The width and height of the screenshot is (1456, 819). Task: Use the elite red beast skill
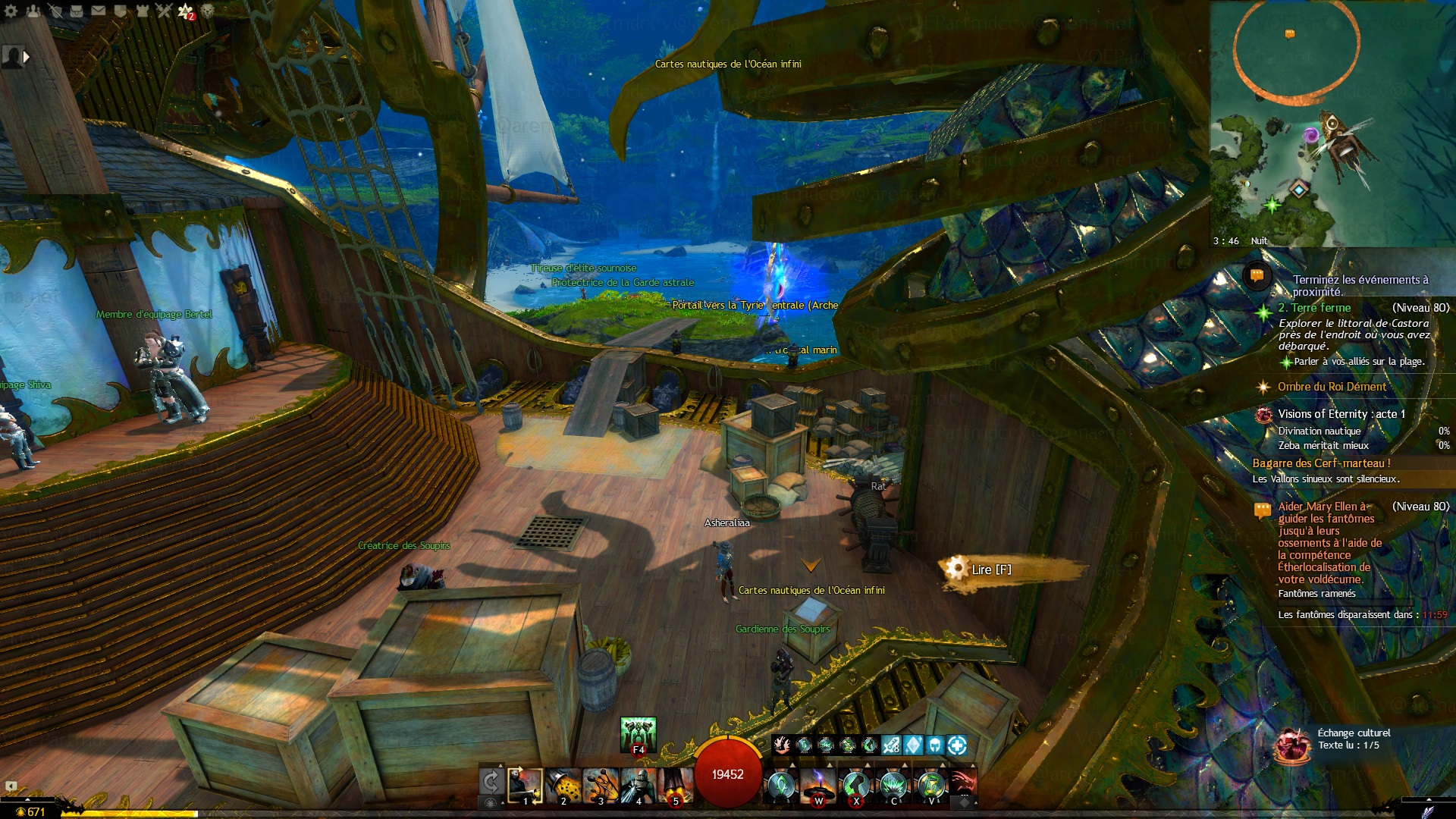coord(962,784)
